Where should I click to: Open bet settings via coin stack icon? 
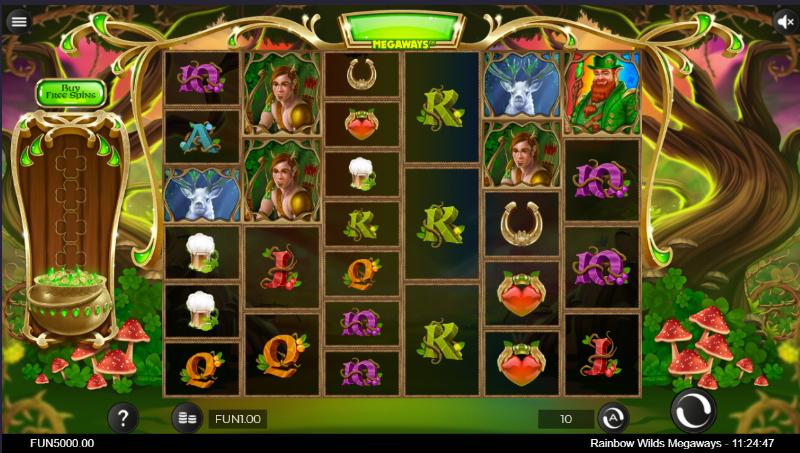pos(185,418)
